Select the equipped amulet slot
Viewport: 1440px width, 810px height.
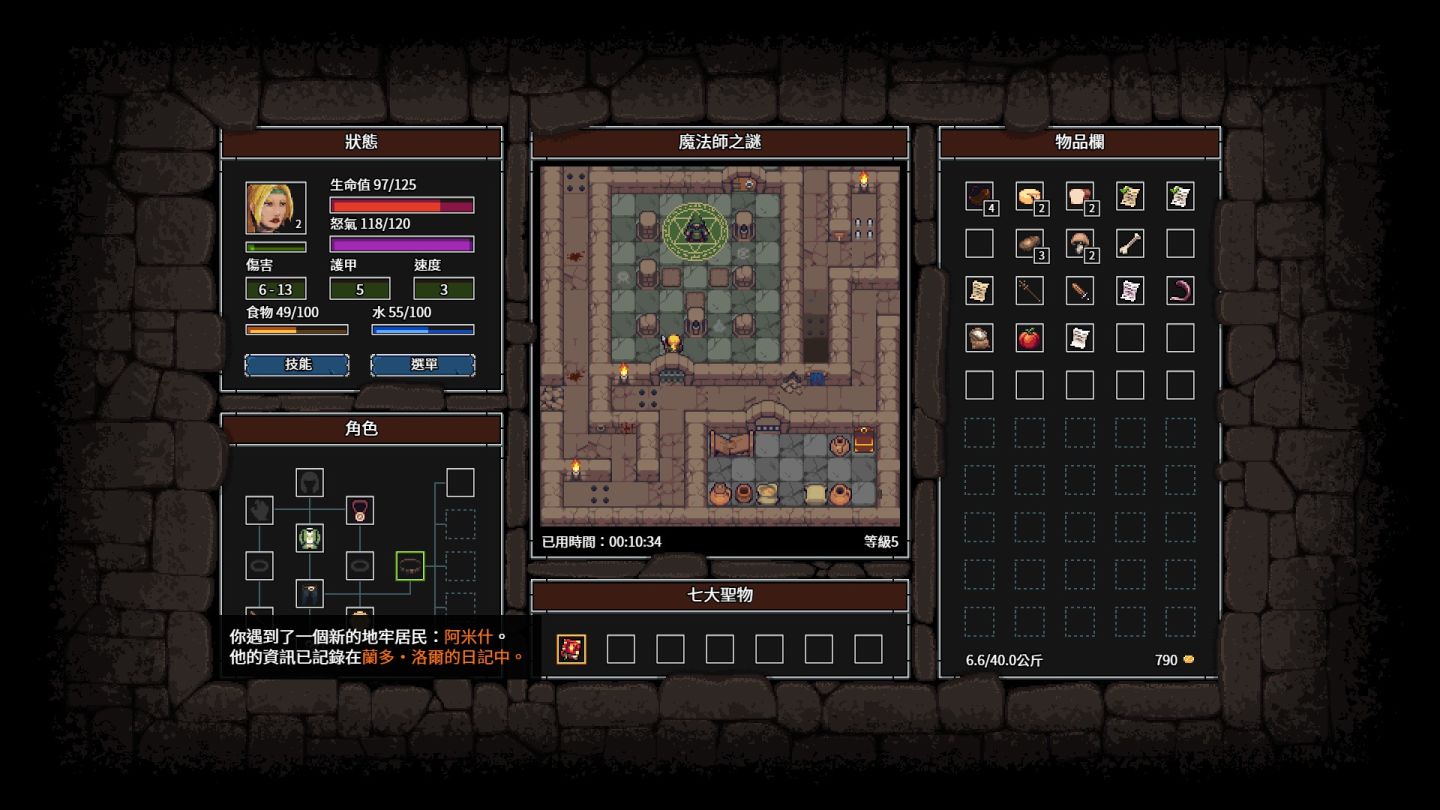click(360, 510)
